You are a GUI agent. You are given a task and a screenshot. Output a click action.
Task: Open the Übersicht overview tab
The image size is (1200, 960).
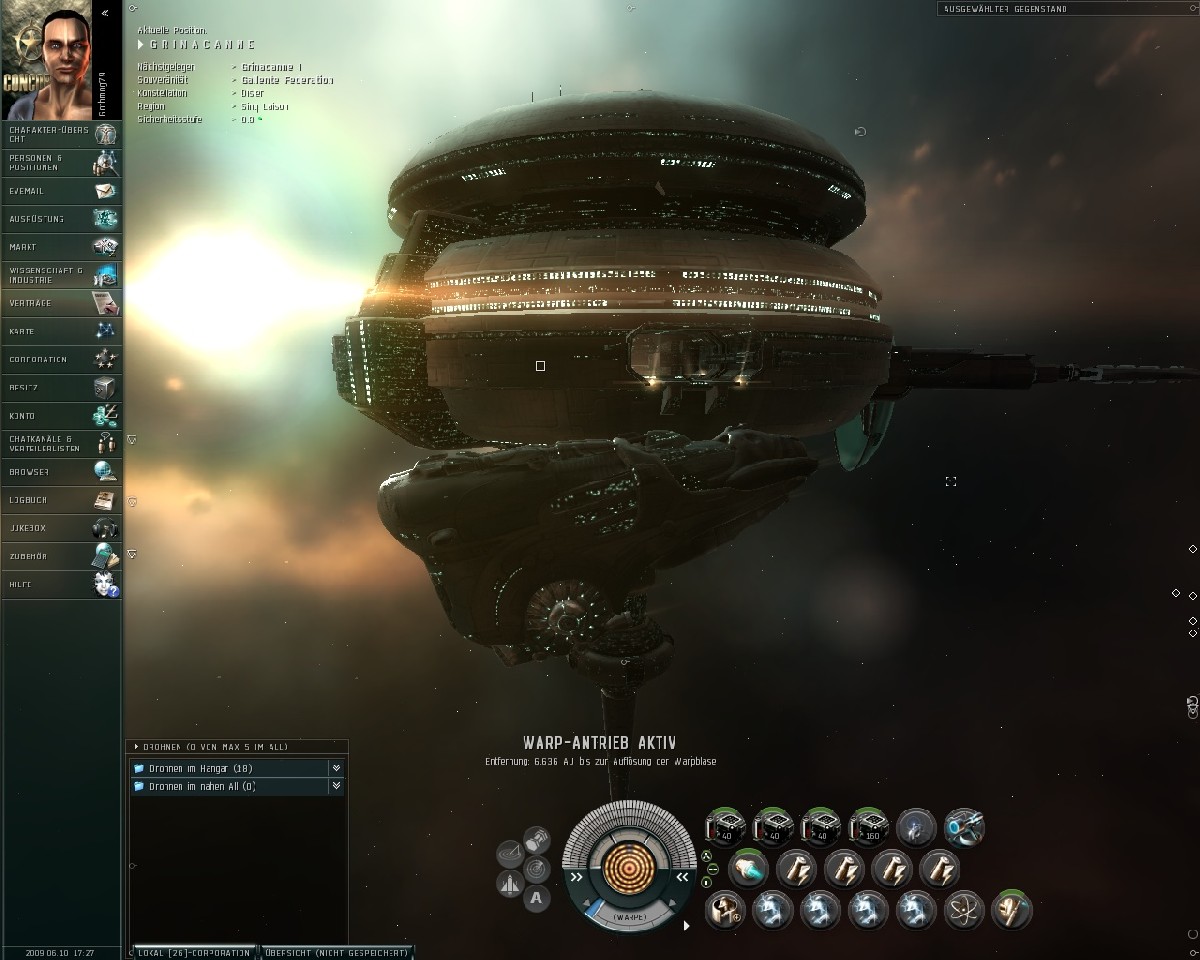tap(336, 953)
